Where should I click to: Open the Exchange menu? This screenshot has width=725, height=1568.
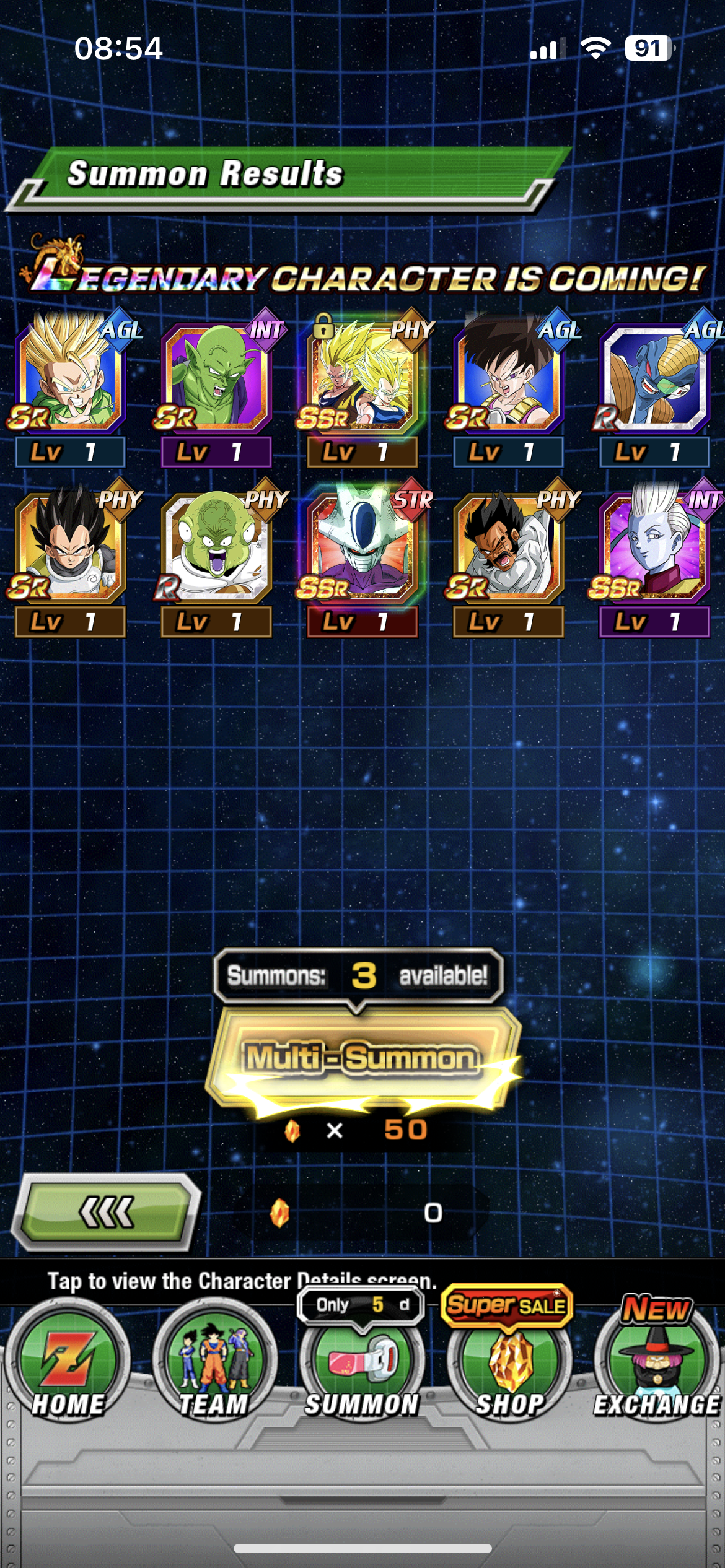pyautogui.click(x=656, y=1370)
